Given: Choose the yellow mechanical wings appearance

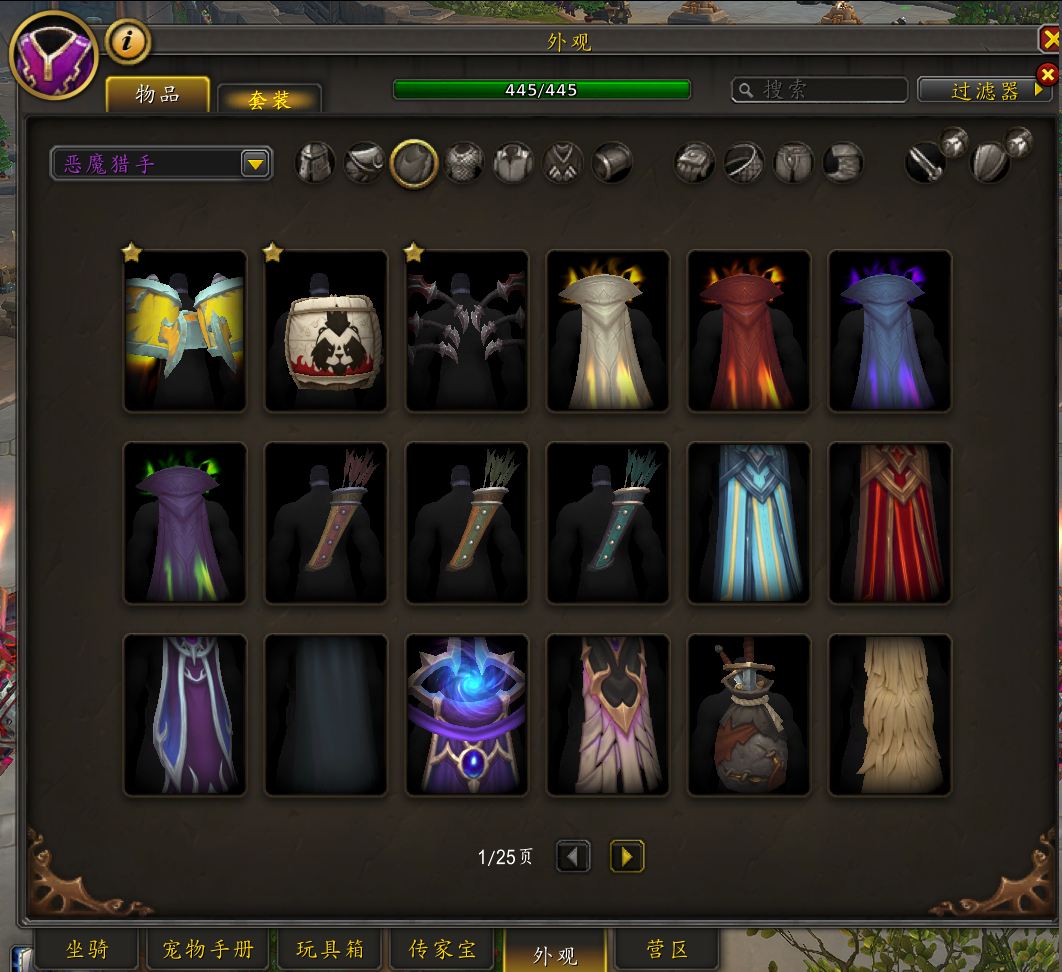Looking at the screenshot, I should point(185,330).
